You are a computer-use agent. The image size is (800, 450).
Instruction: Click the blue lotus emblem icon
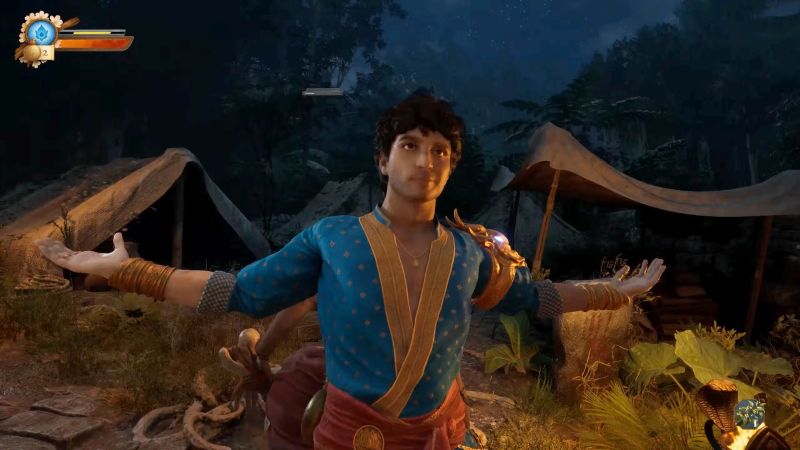click(41, 32)
